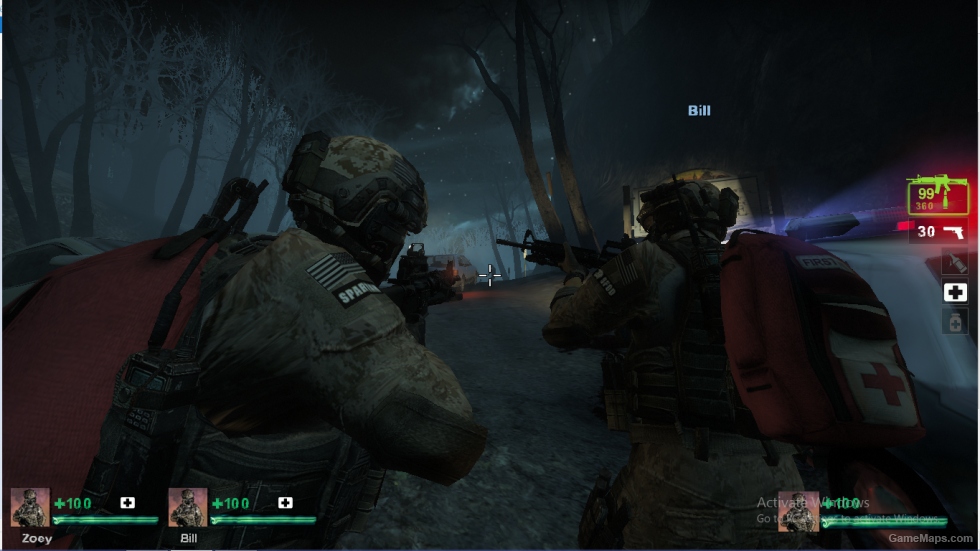Click Bill's teammate portrait
980x551 pixels.
188,507
